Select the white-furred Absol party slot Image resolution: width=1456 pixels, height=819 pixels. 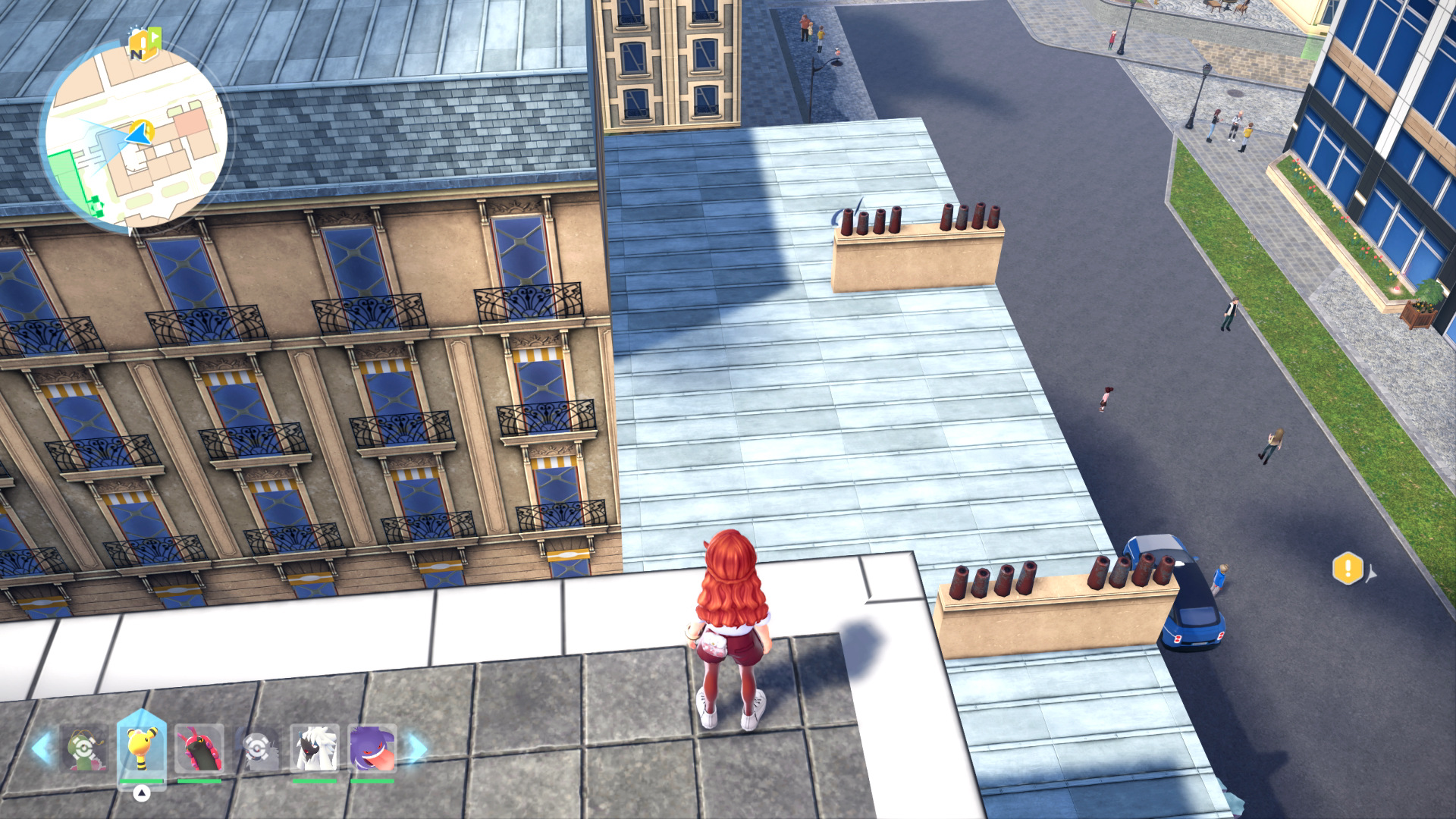click(x=315, y=748)
